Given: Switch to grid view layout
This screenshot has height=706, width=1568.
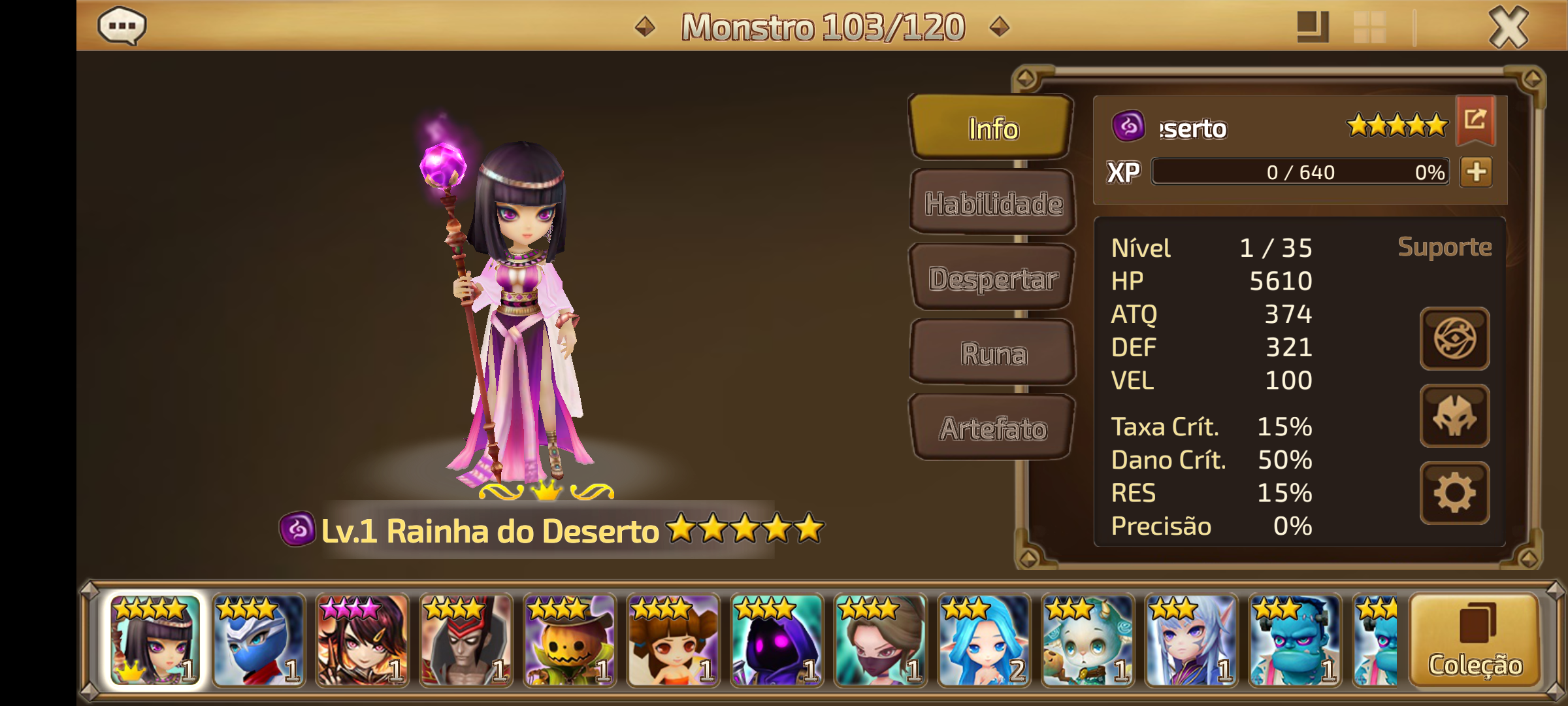Looking at the screenshot, I should [1369, 27].
